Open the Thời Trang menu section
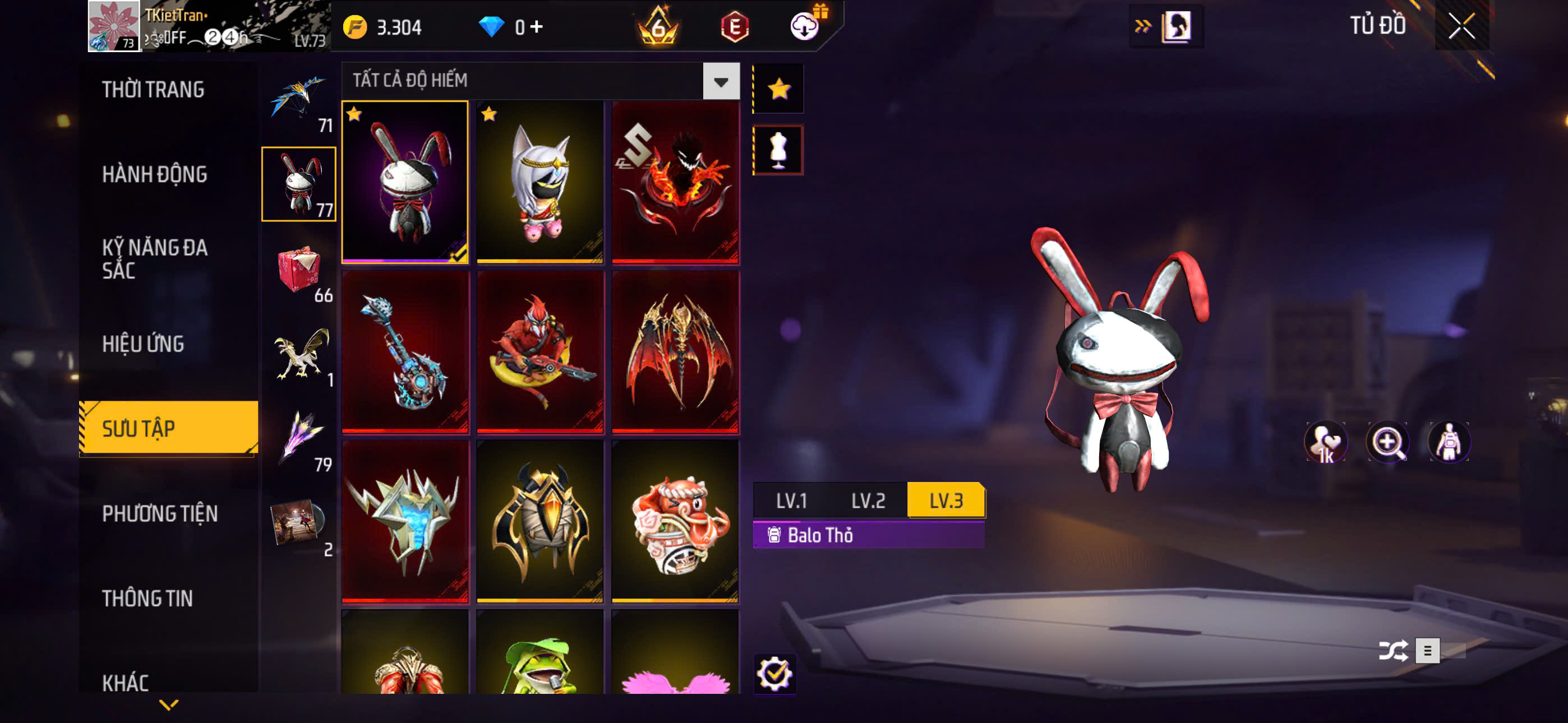Image resolution: width=1568 pixels, height=723 pixels. click(x=154, y=90)
